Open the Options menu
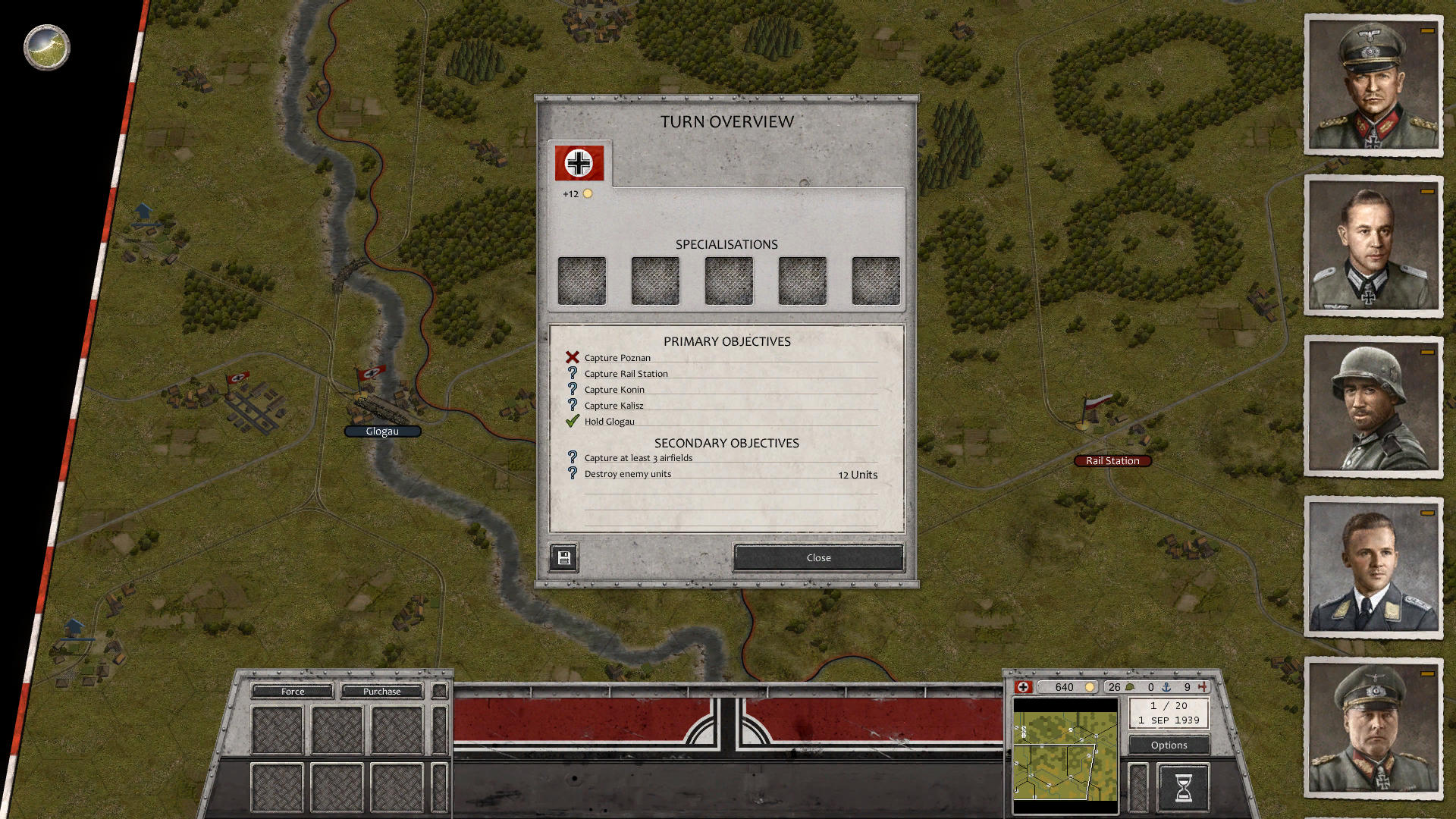Image resolution: width=1456 pixels, height=819 pixels. point(1168,745)
